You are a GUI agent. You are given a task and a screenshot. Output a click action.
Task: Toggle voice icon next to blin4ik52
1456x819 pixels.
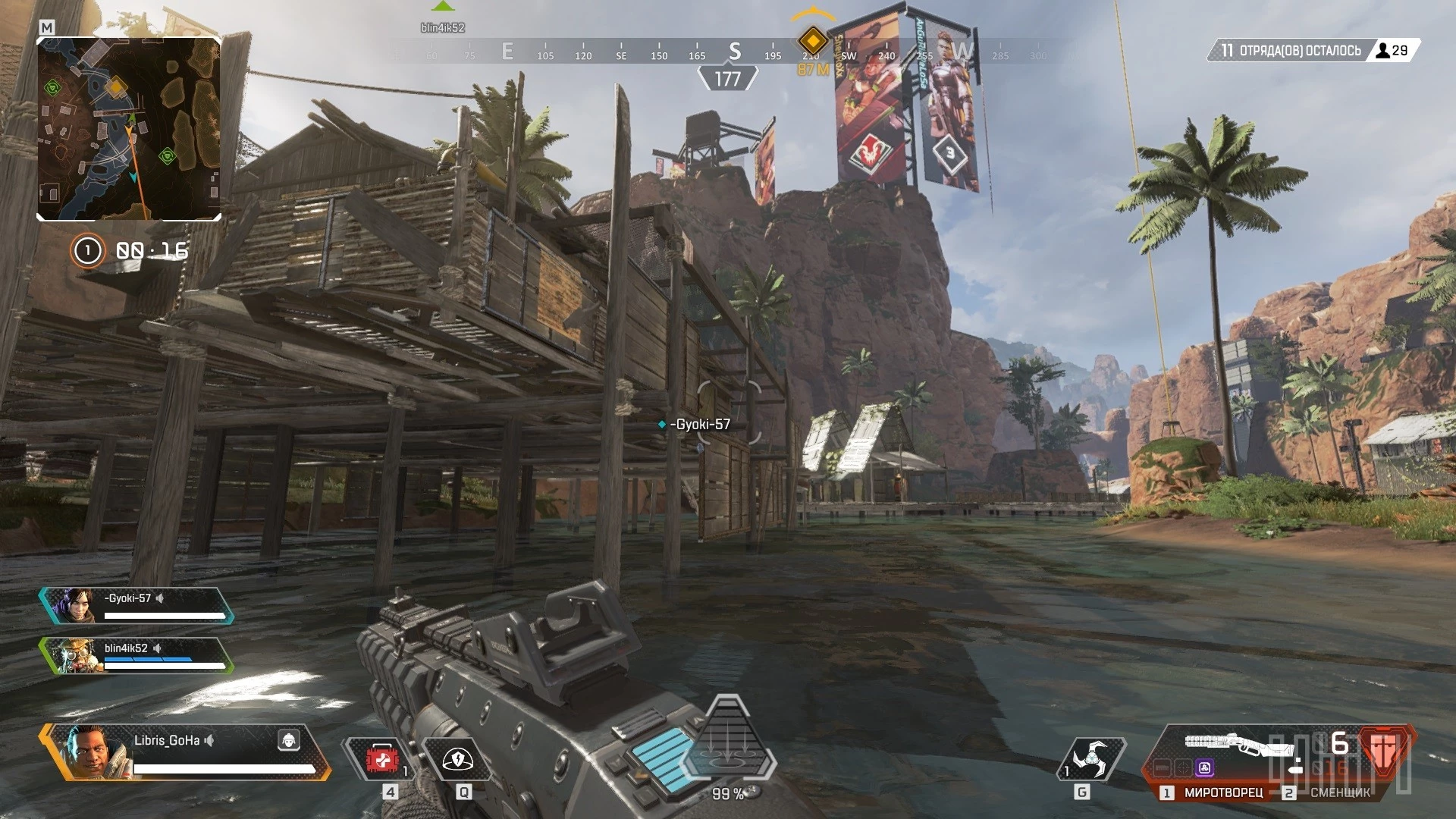coord(158,648)
